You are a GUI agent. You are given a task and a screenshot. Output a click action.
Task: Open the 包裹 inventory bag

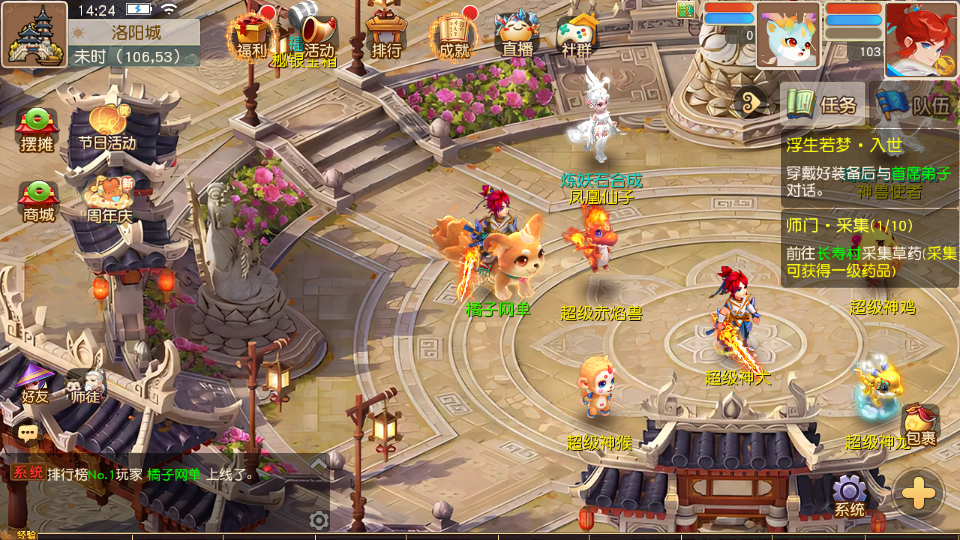(x=921, y=427)
